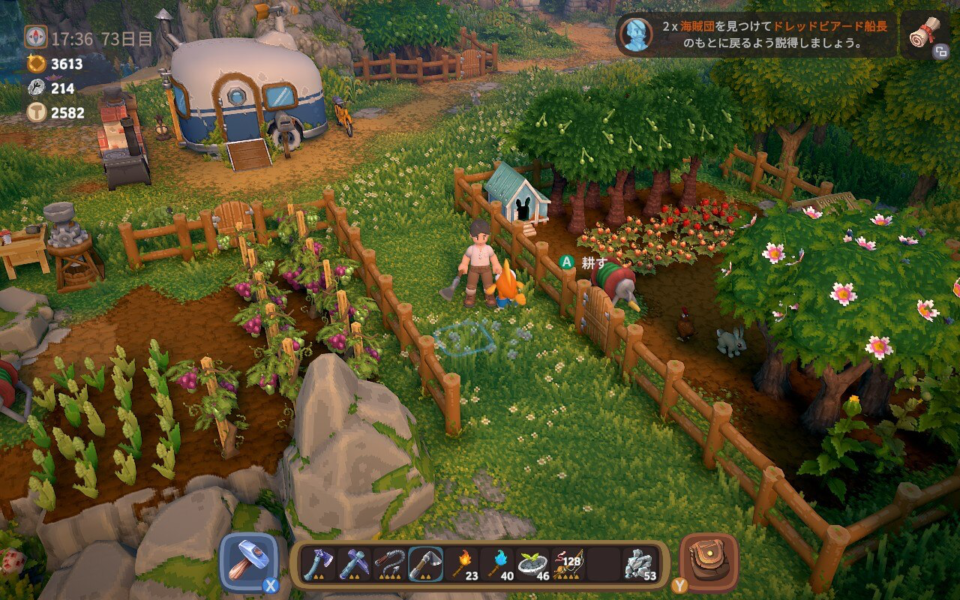This screenshot has width=960, height=600.
Task: Open the leather backpack inventory
Action: [x=710, y=562]
